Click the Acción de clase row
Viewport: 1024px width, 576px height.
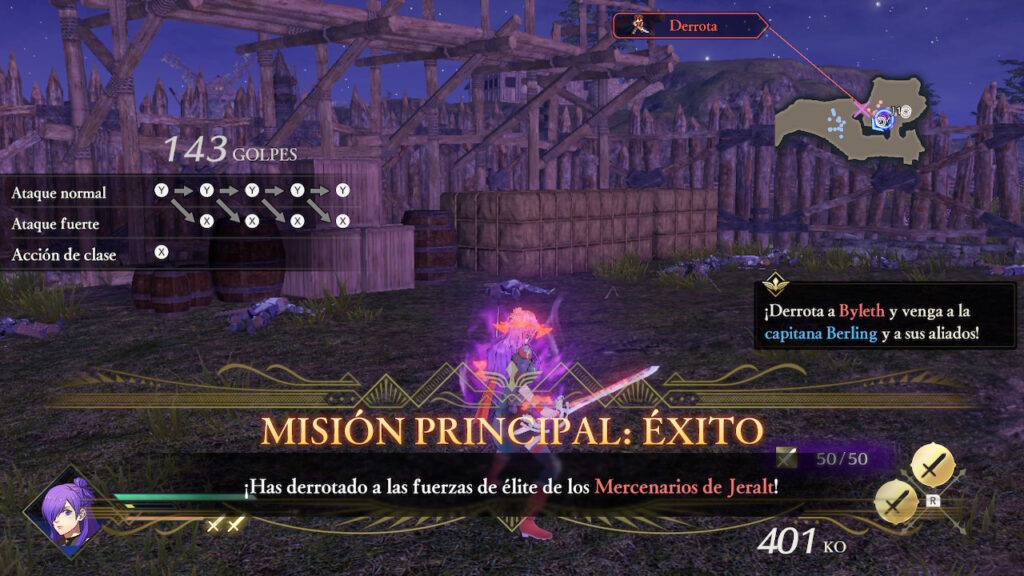(x=90, y=254)
